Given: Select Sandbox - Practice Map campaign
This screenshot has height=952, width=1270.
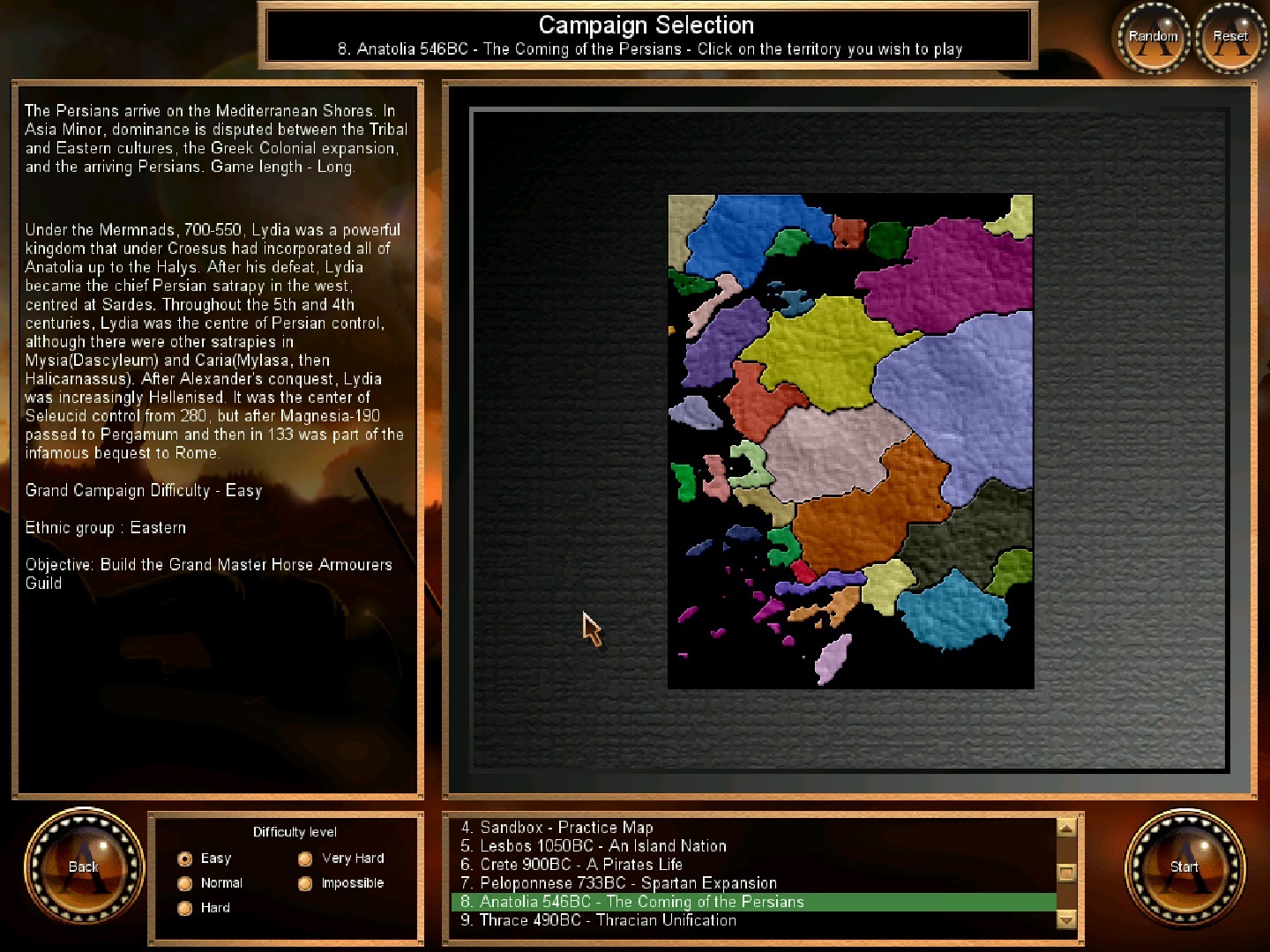Looking at the screenshot, I should [x=557, y=828].
